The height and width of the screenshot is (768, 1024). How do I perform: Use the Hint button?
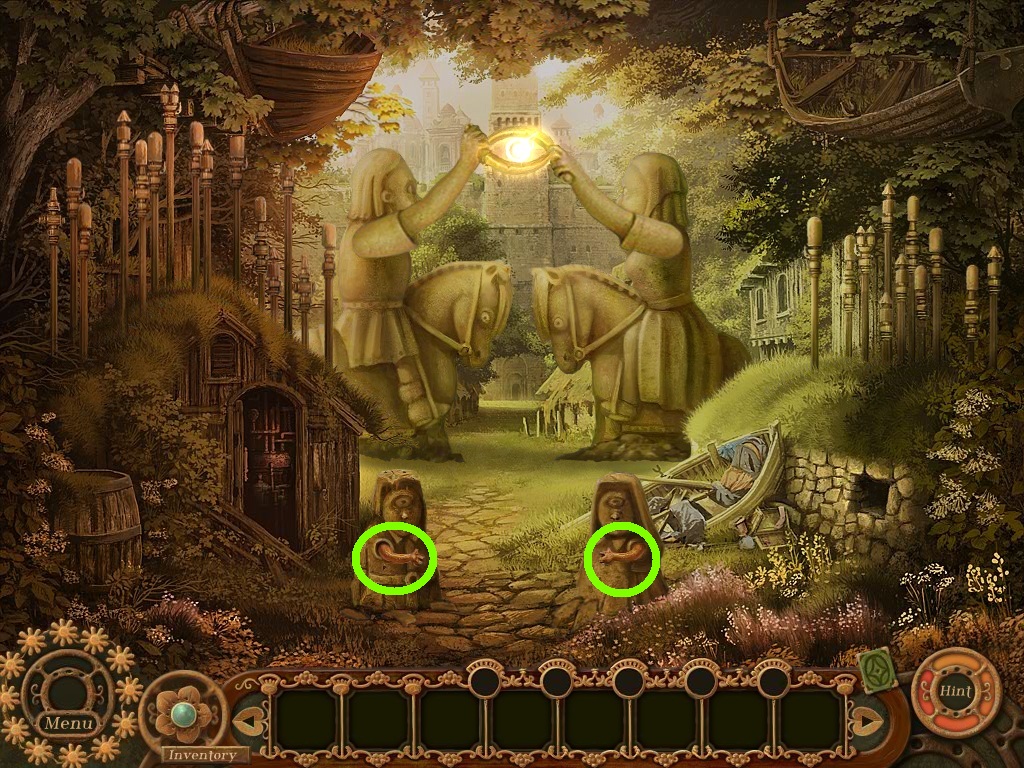coord(955,691)
